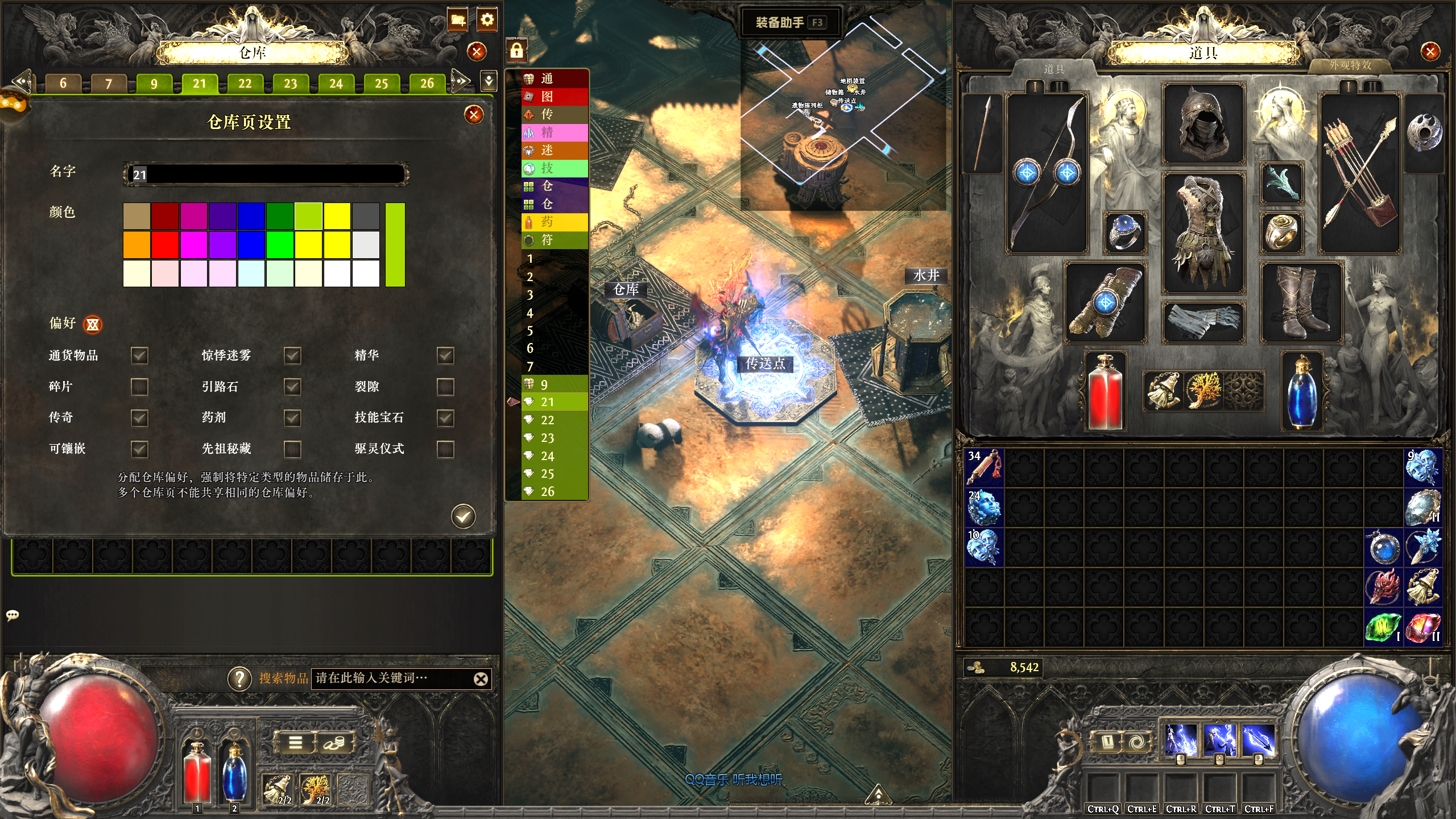This screenshot has height=819, width=1456.
Task: Toggle the 裂隙 stash affinity checkbox
Action: pyautogui.click(x=445, y=387)
